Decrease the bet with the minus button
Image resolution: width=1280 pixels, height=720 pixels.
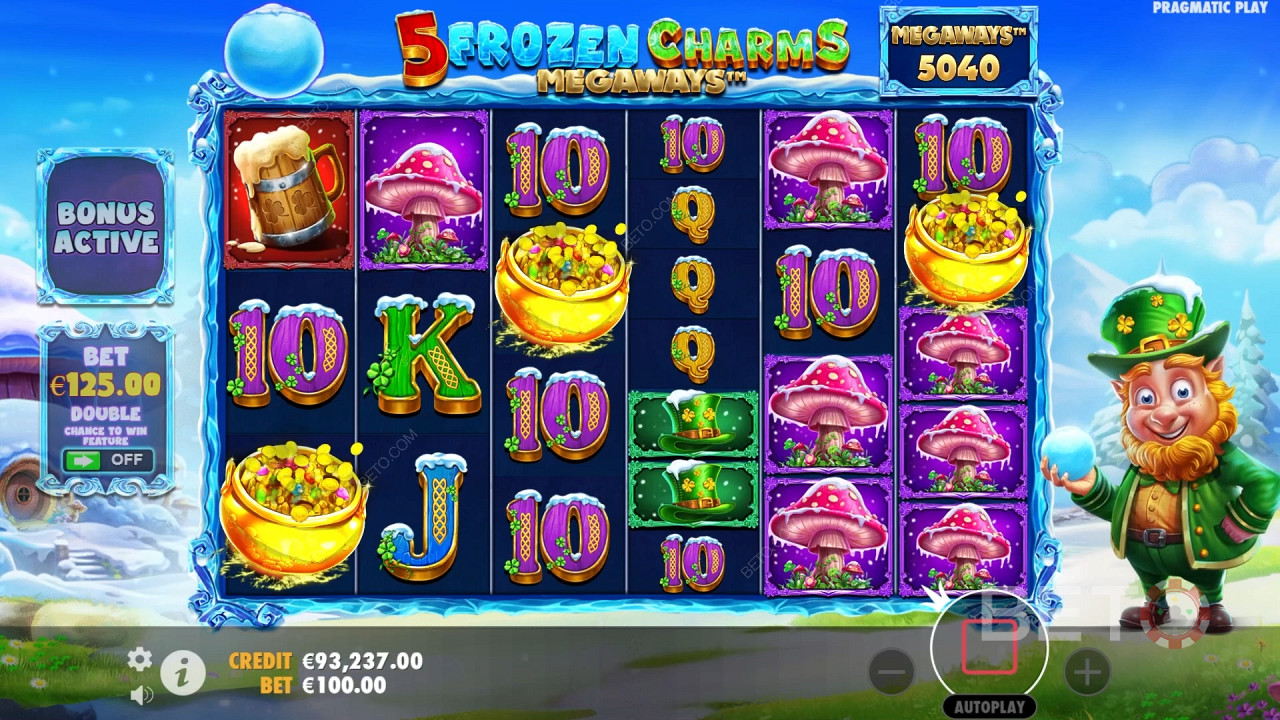(891, 672)
